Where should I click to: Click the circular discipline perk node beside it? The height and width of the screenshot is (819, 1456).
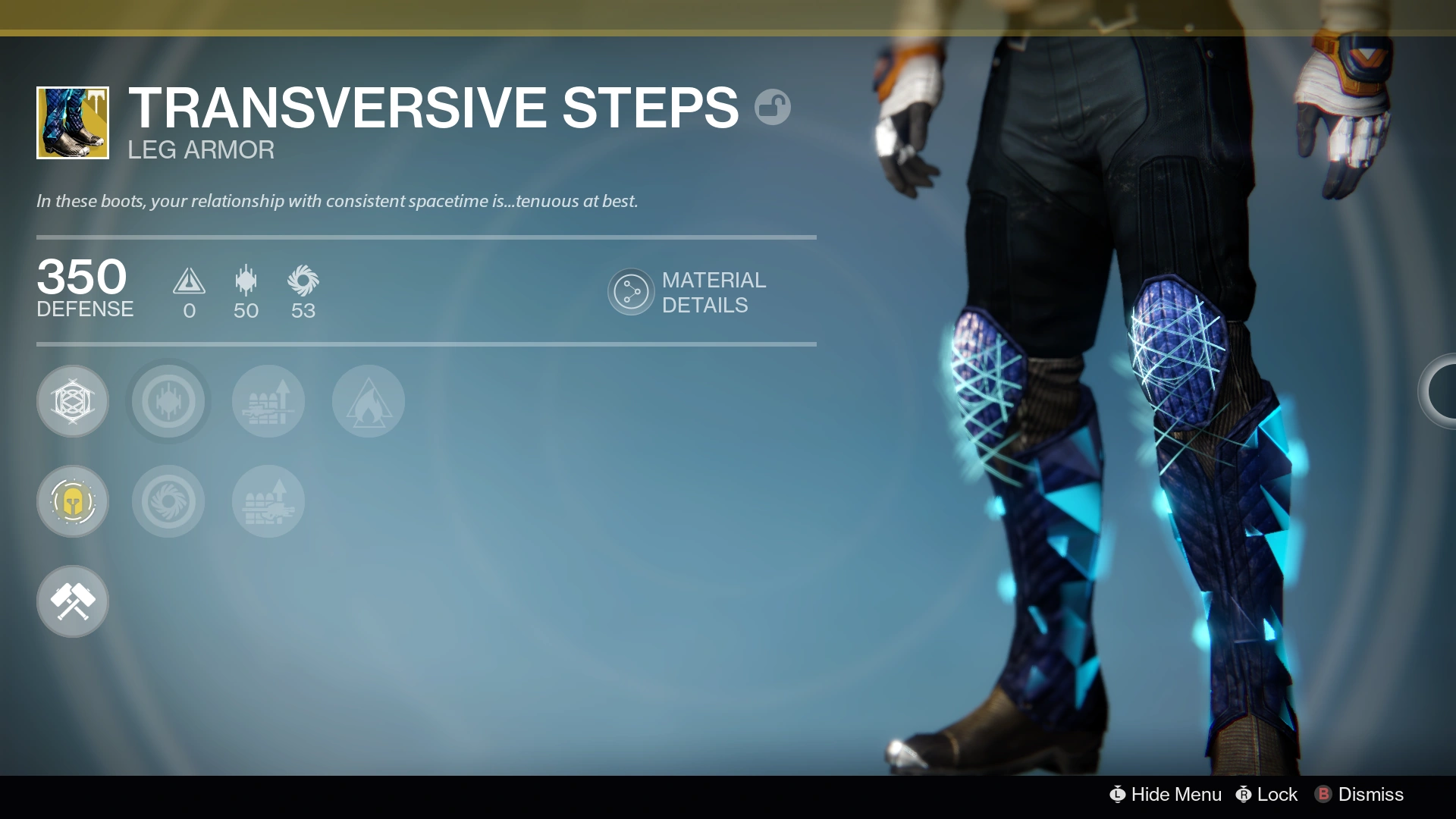click(x=168, y=401)
